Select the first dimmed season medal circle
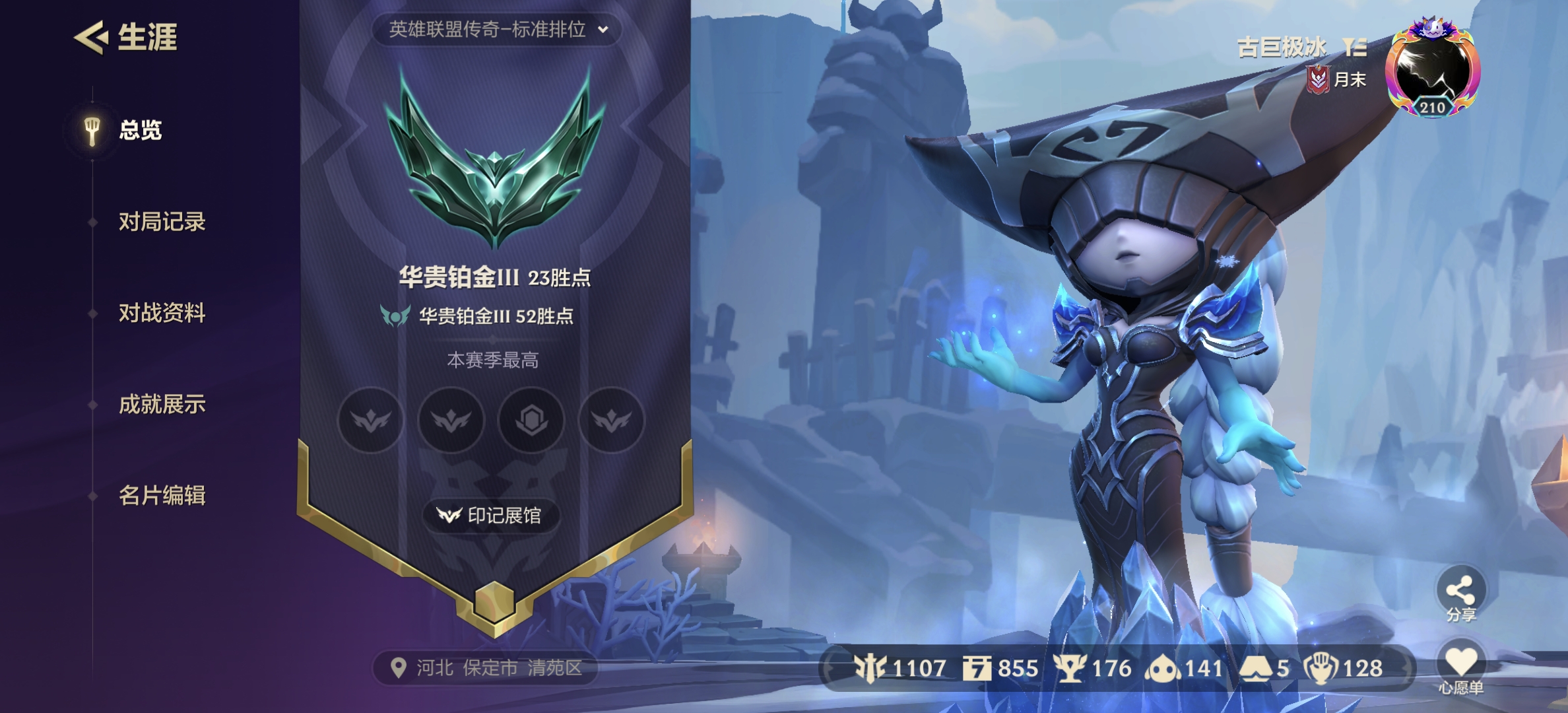1568x713 pixels. 370,421
